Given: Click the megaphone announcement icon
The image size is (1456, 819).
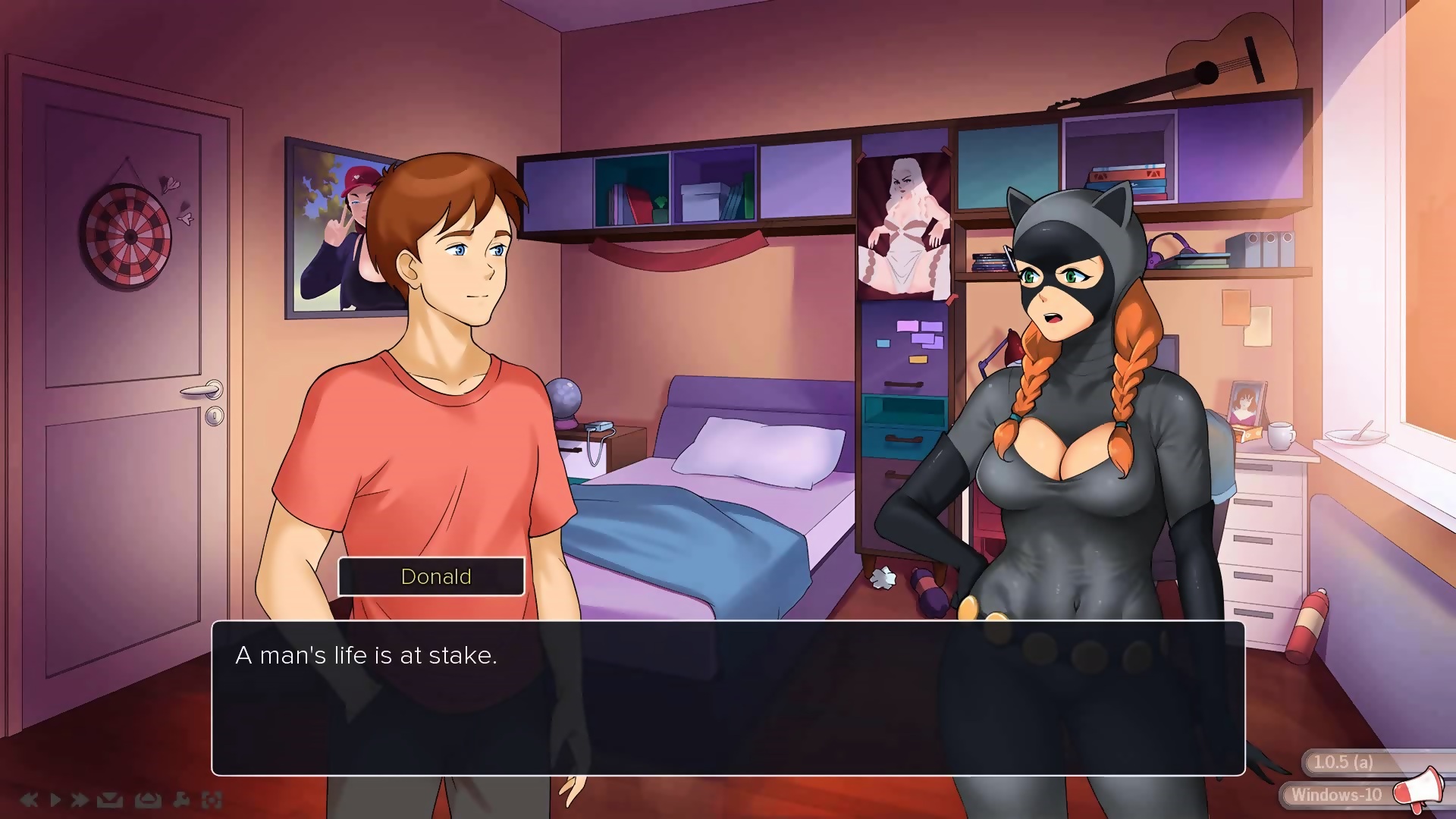Looking at the screenshot, I should coord(1417,789).
